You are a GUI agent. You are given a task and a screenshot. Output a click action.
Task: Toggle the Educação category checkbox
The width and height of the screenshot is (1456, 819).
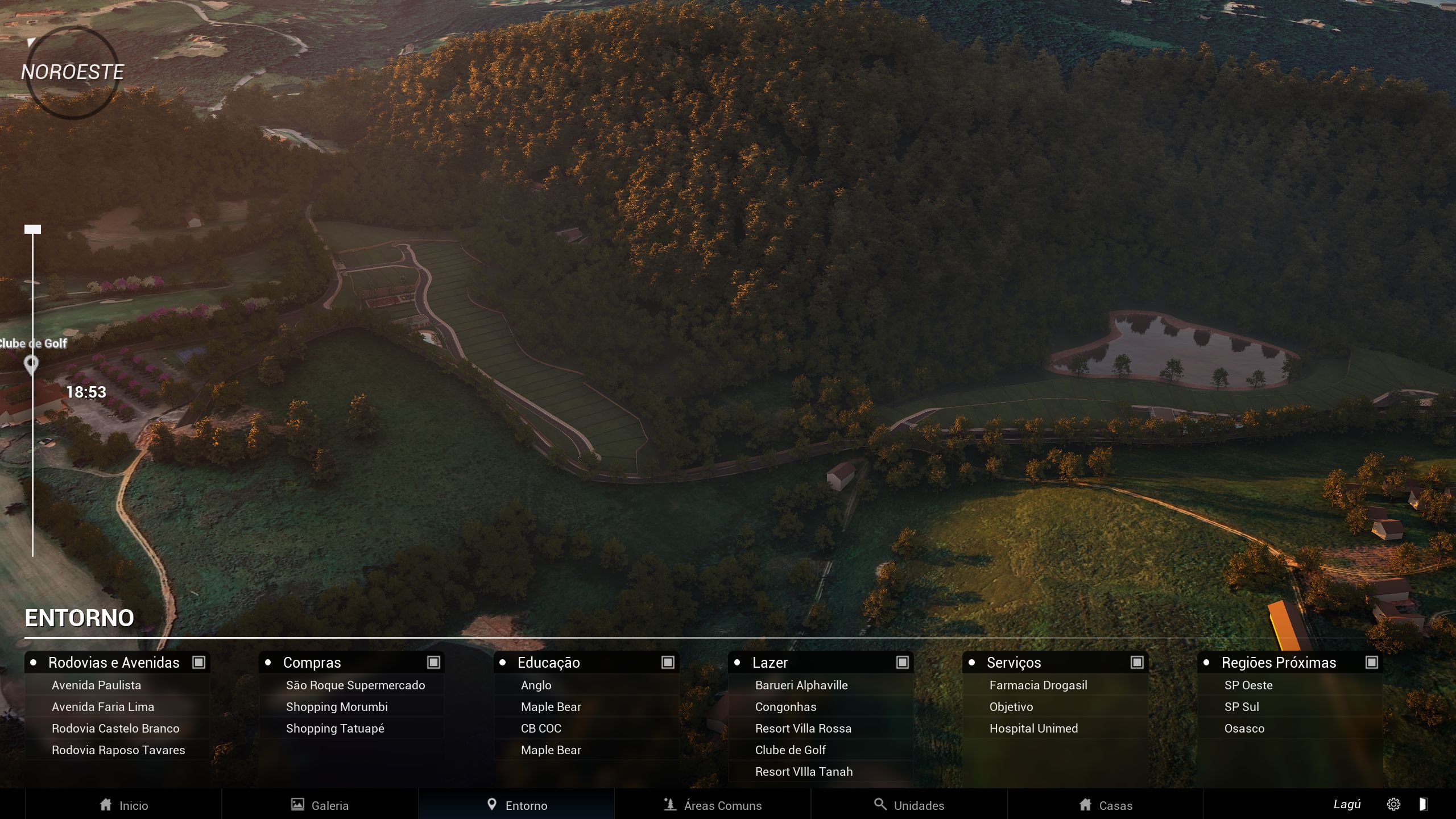click(x=668, y=662)
